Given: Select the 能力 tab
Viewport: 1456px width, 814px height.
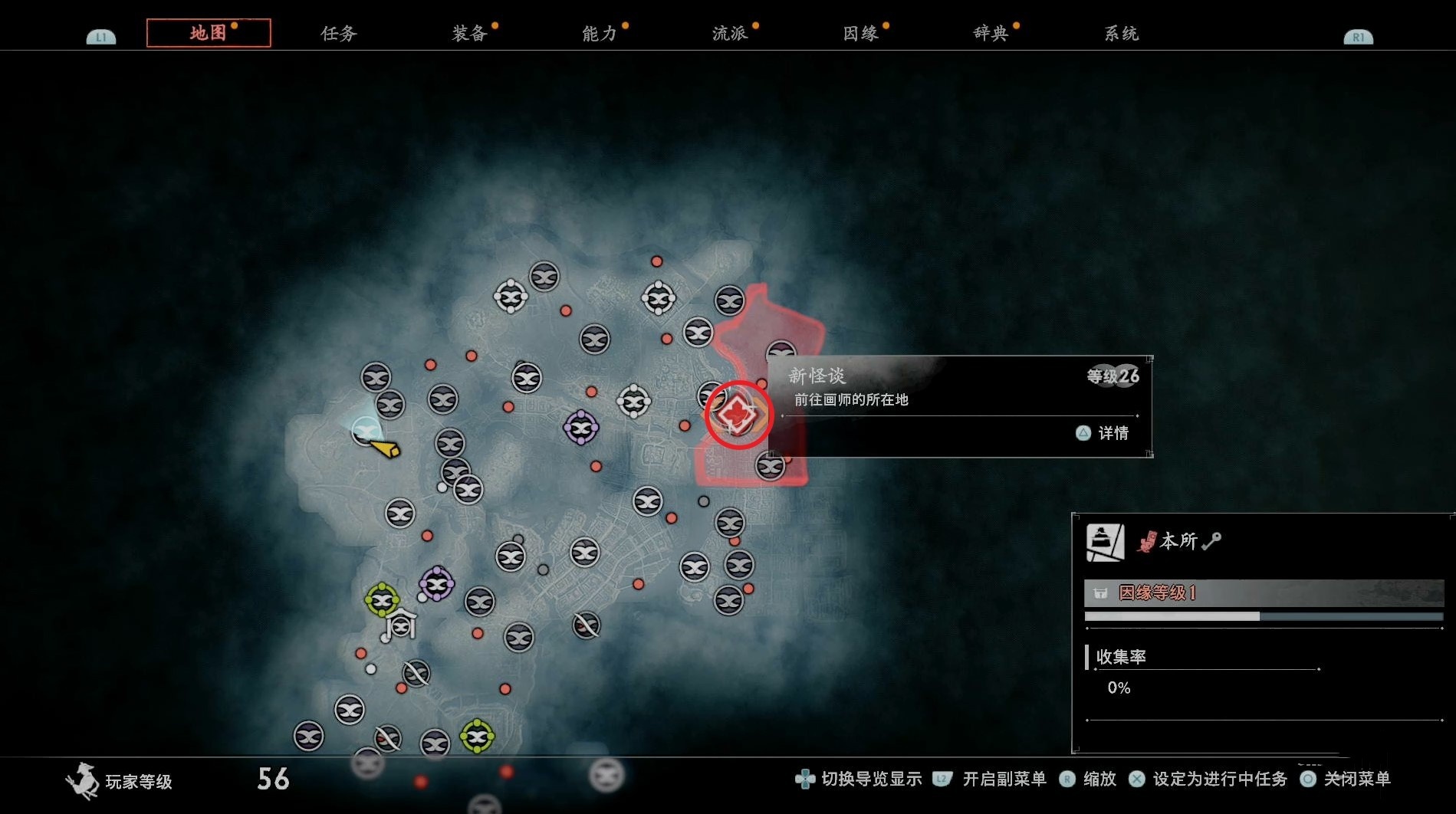Looking at the screenshot, I should pos(600,34).
